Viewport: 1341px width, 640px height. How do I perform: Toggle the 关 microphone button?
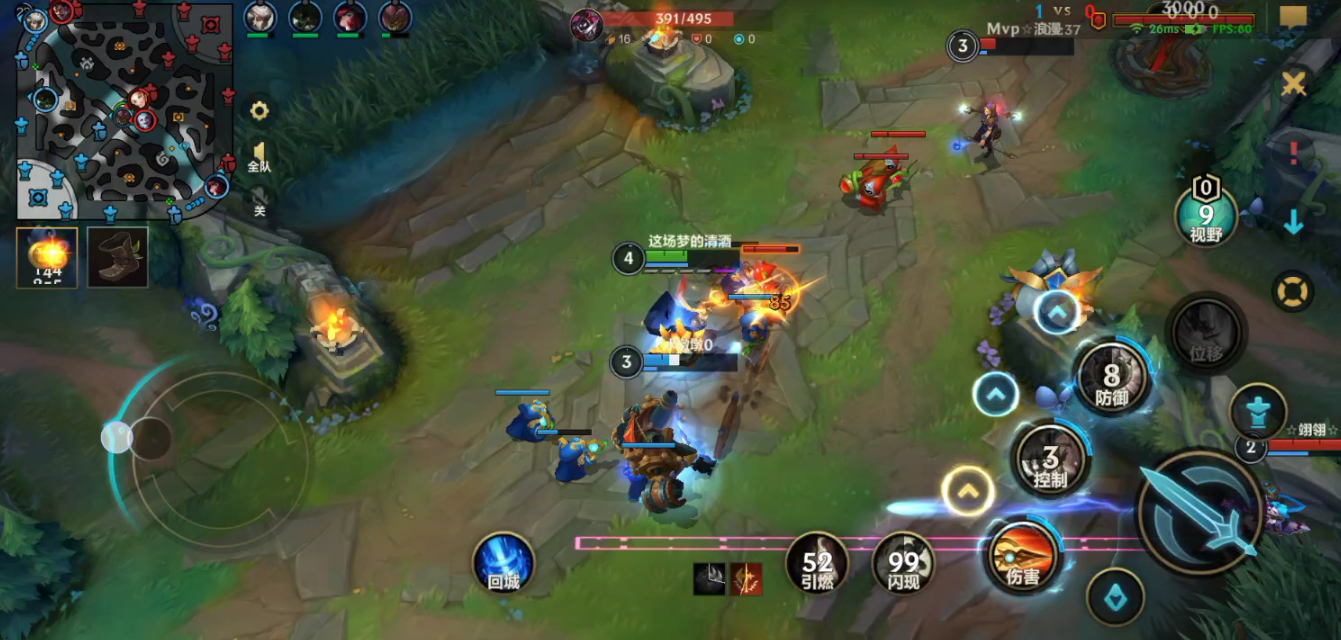tap(259, 201)
